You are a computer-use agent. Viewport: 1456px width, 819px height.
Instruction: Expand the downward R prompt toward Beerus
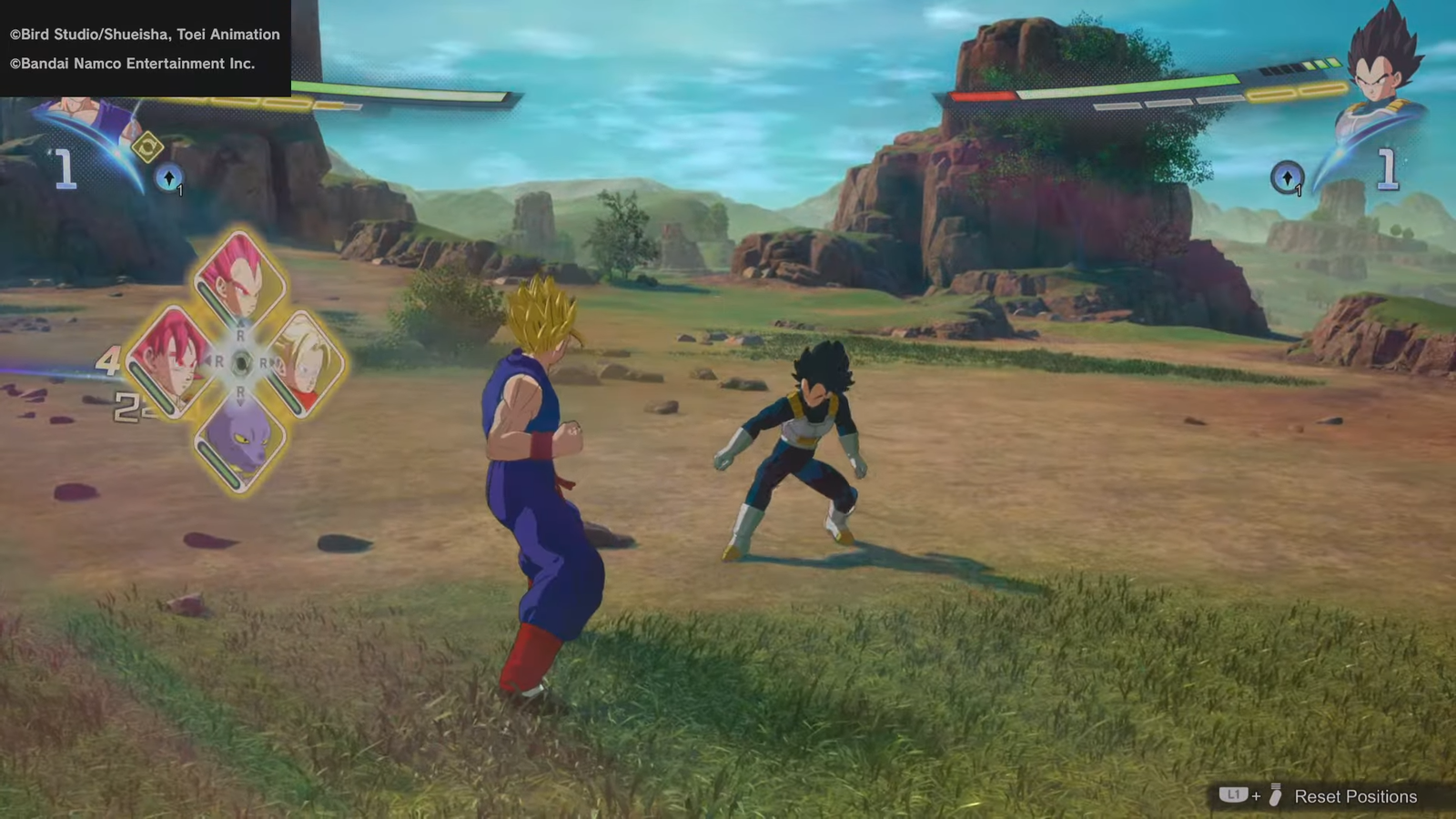[x=239, y=393]
